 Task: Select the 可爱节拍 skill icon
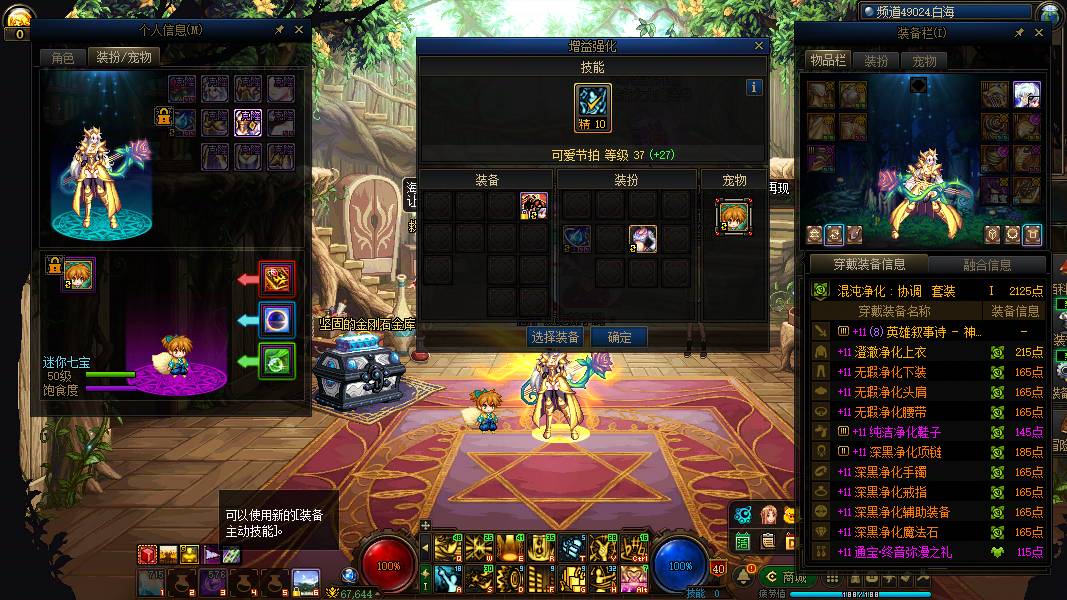592,107
